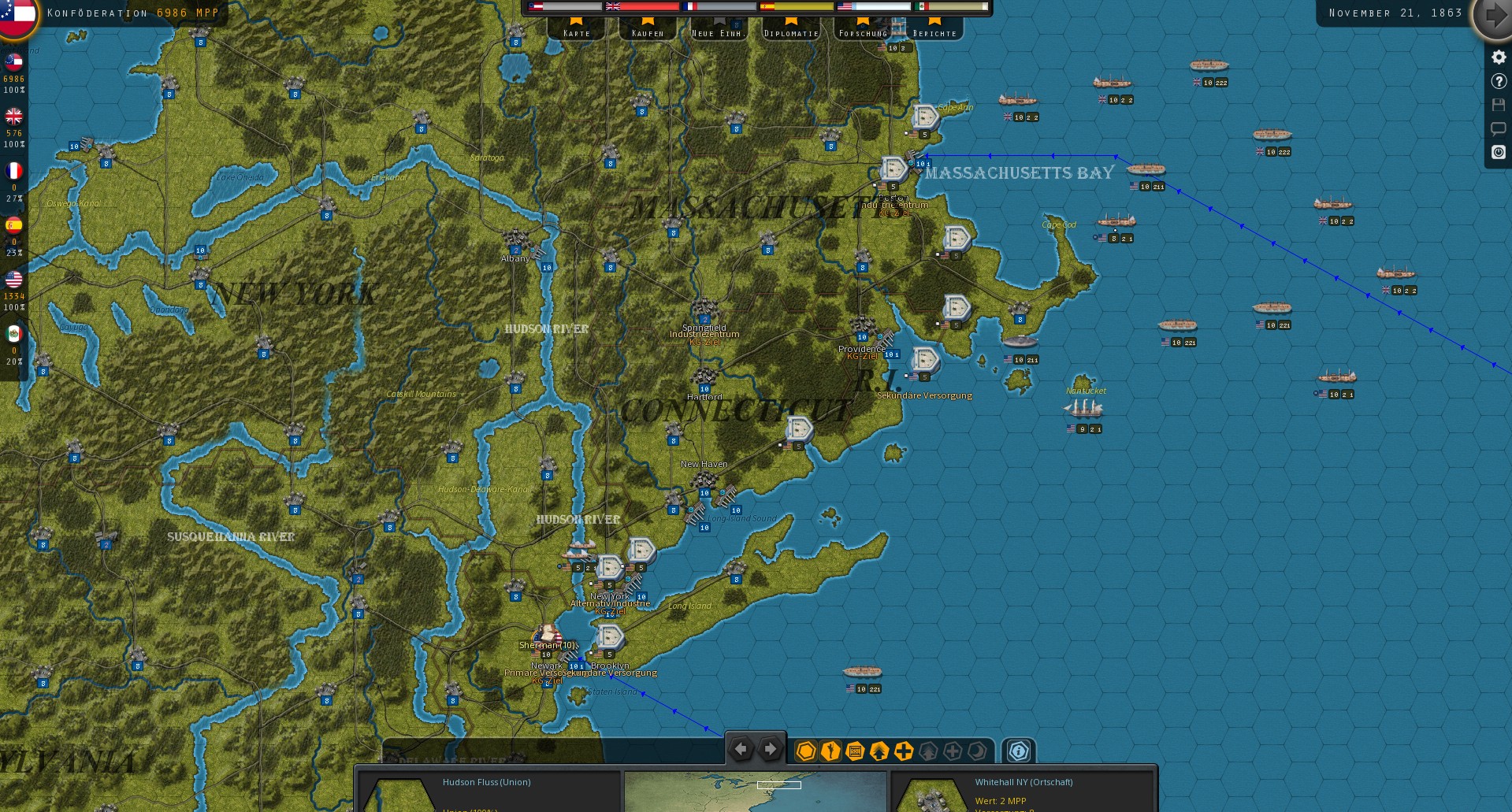Click the orange plus reinforce button

coord(904,751)
